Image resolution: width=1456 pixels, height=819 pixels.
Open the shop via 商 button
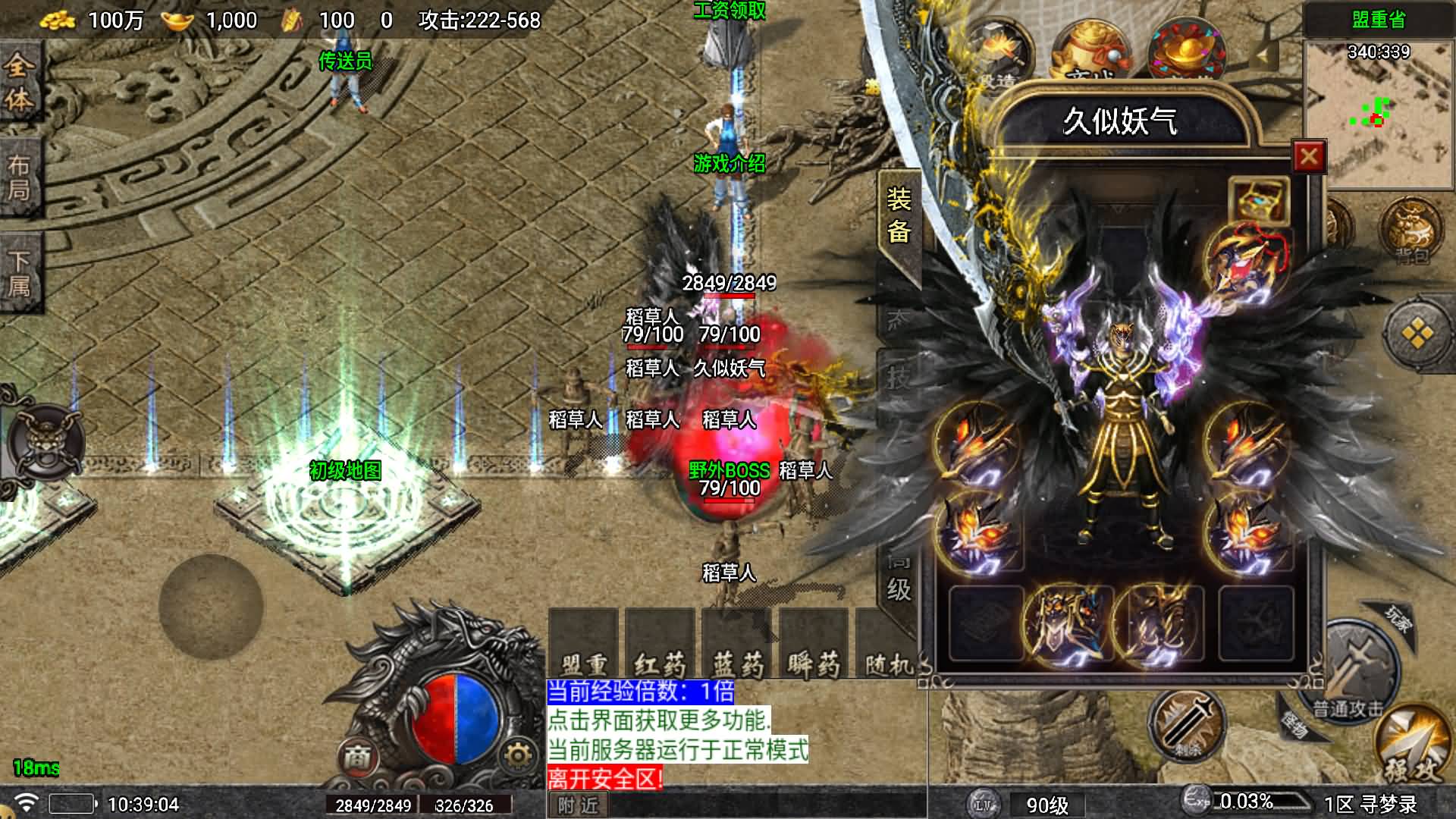(357, 755)
